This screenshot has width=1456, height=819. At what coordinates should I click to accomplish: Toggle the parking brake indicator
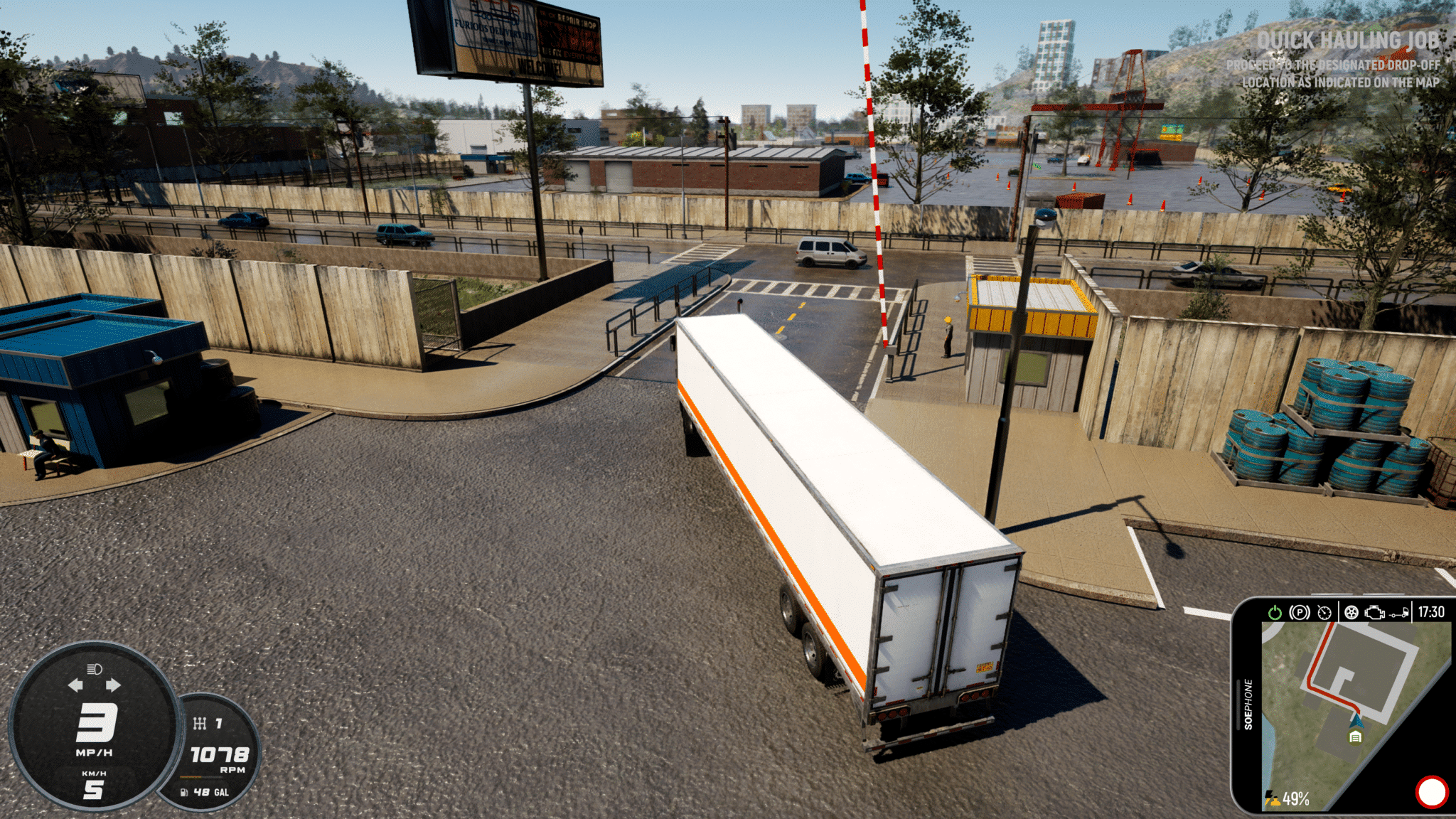[1299, 612]
